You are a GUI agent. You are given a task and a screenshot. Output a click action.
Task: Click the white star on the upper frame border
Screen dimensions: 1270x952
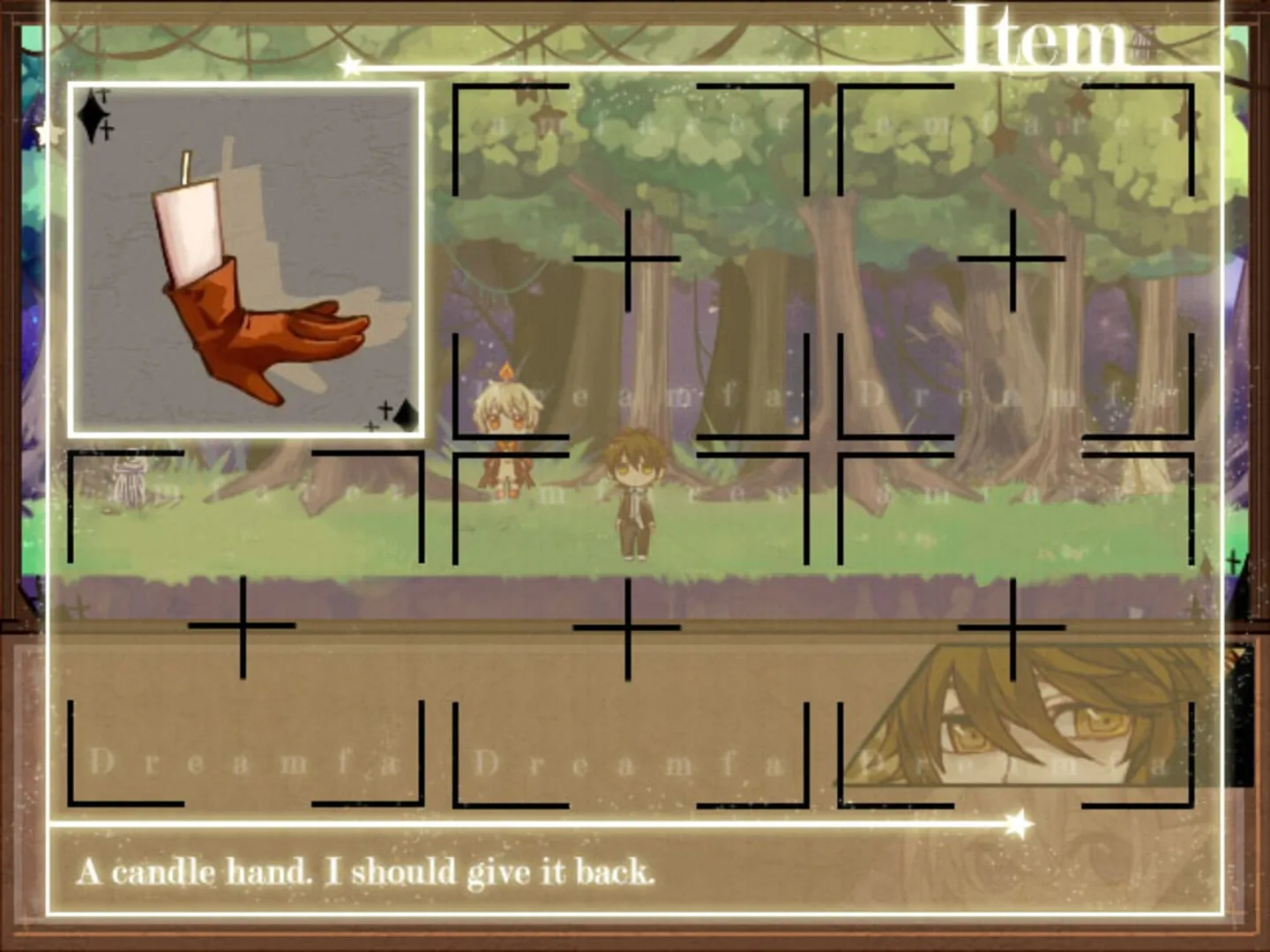pos(350,63)
